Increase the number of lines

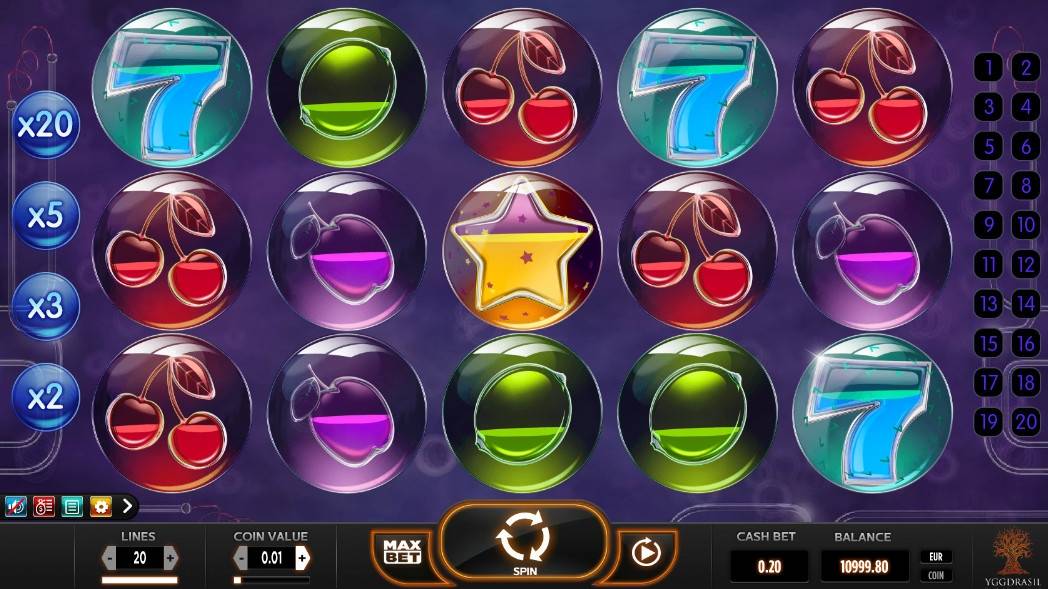[x=170, y=557]
